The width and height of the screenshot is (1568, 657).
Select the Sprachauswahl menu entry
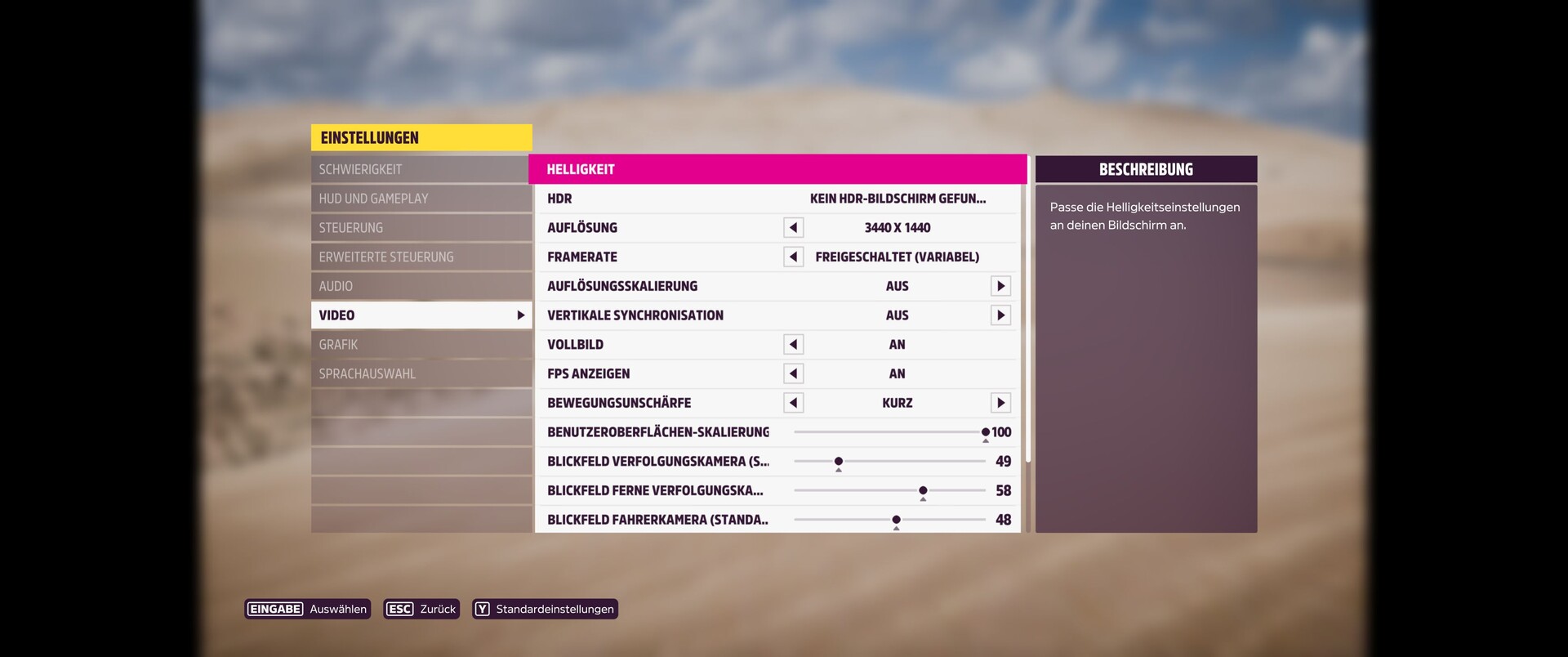(421, 373)
